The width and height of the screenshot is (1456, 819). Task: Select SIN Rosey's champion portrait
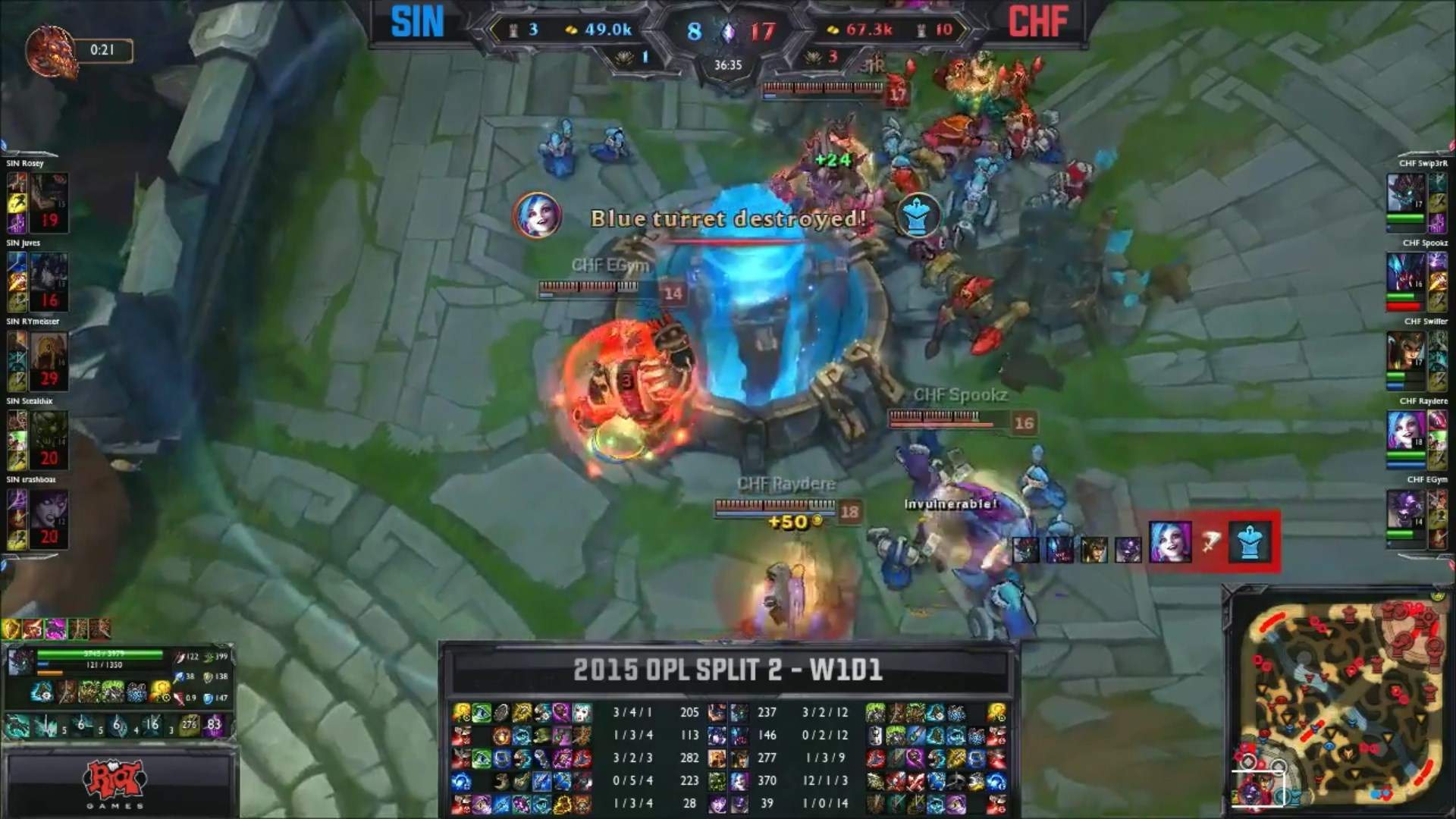pos(49,193)
